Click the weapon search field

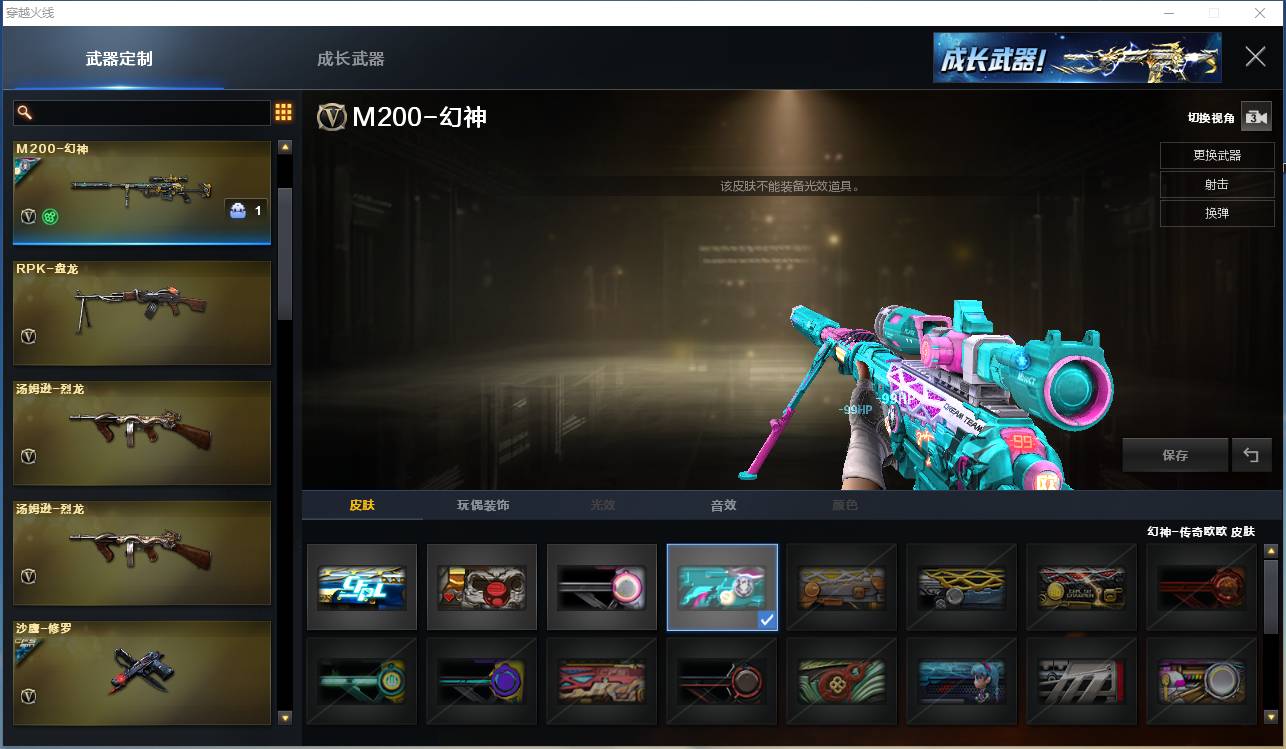point(150,112)
